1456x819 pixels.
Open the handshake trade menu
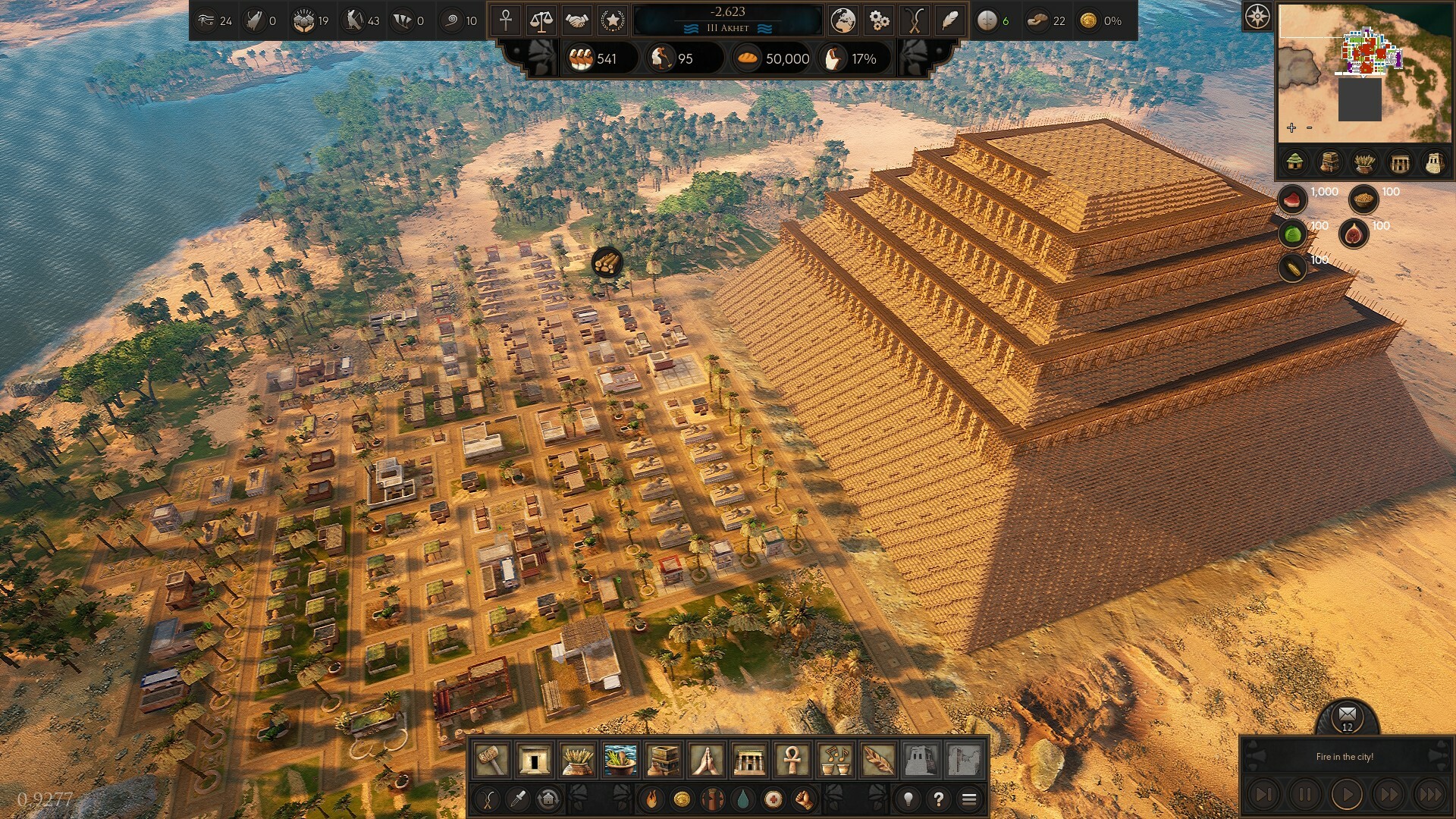coord(576,21)
